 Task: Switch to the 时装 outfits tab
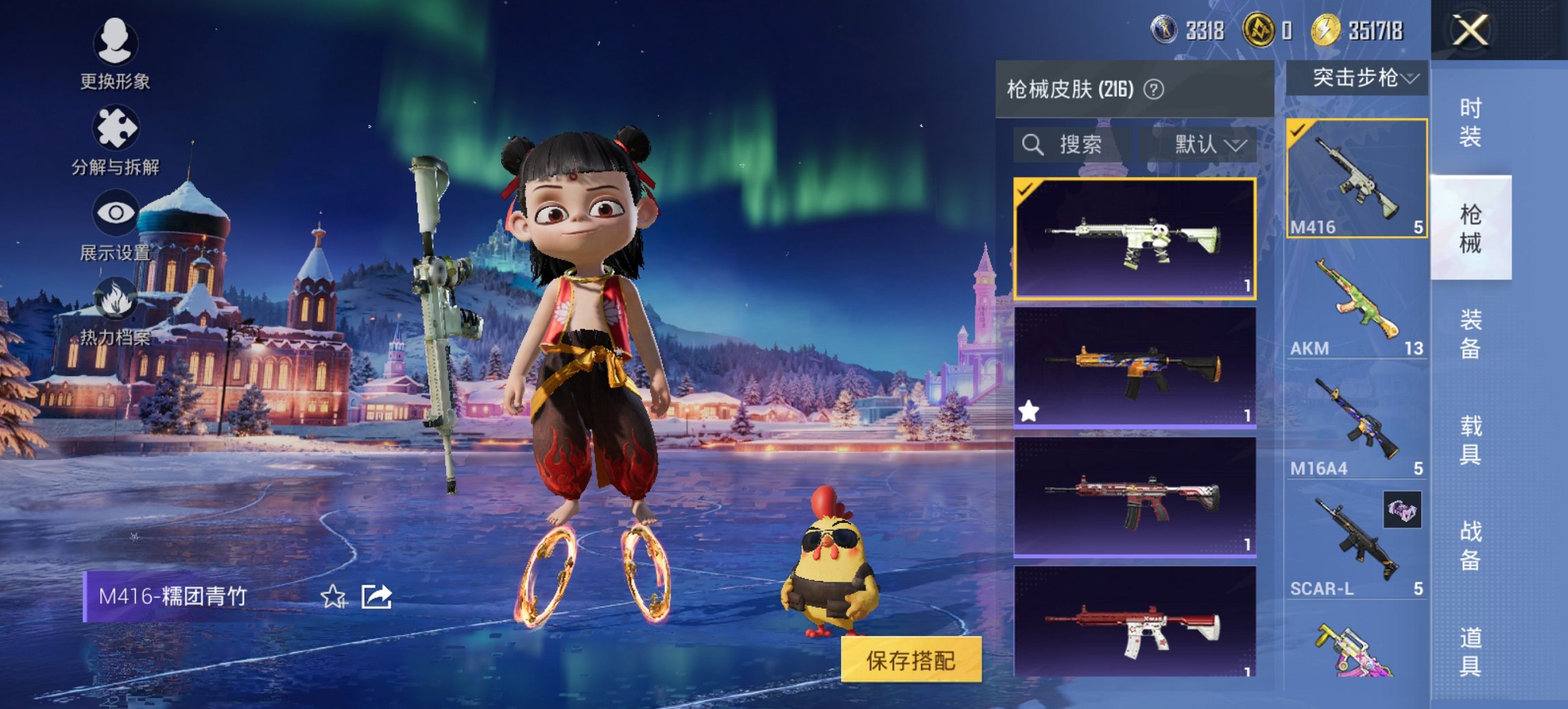[x=1470, y=123]
